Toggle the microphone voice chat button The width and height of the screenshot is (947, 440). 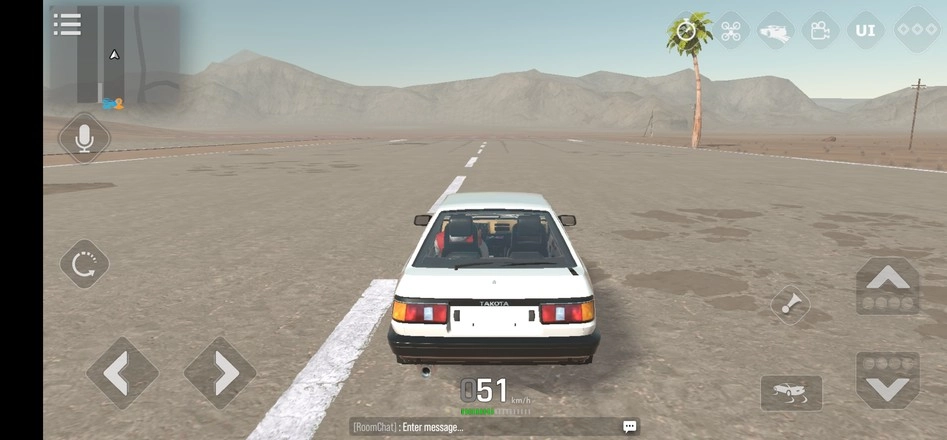[84, 137]
